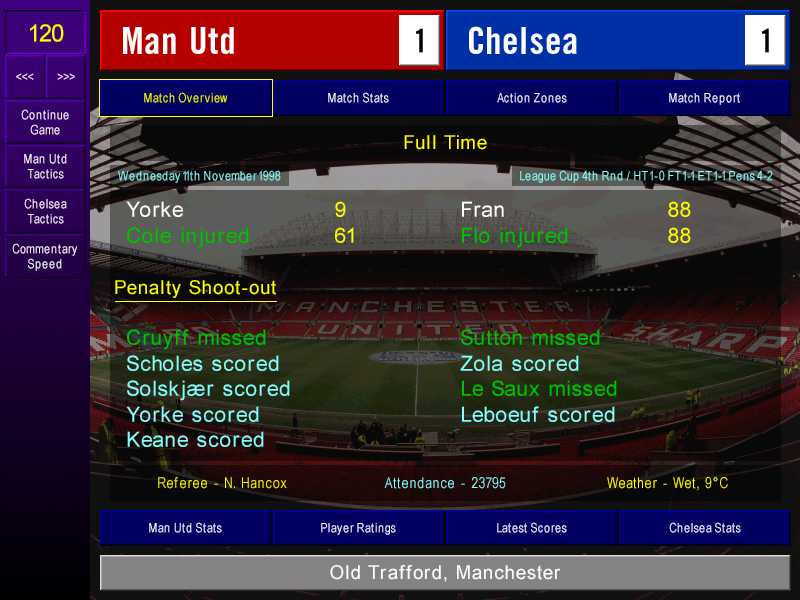Viewport: 800px width, 600px height.
Task: Show the Action Zones tab
Action: pos(531,98)
